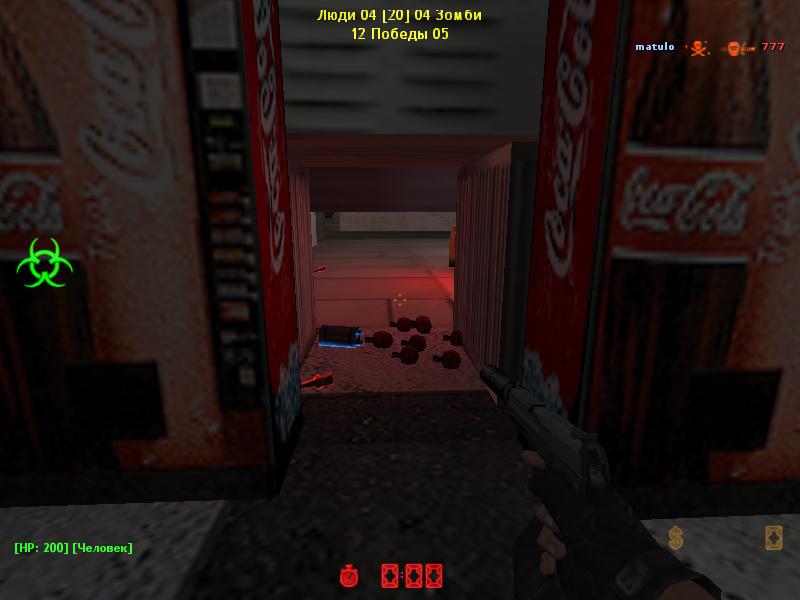Click the green biohazard icon
Screen dimensions: 800x600
pos(44,262)
